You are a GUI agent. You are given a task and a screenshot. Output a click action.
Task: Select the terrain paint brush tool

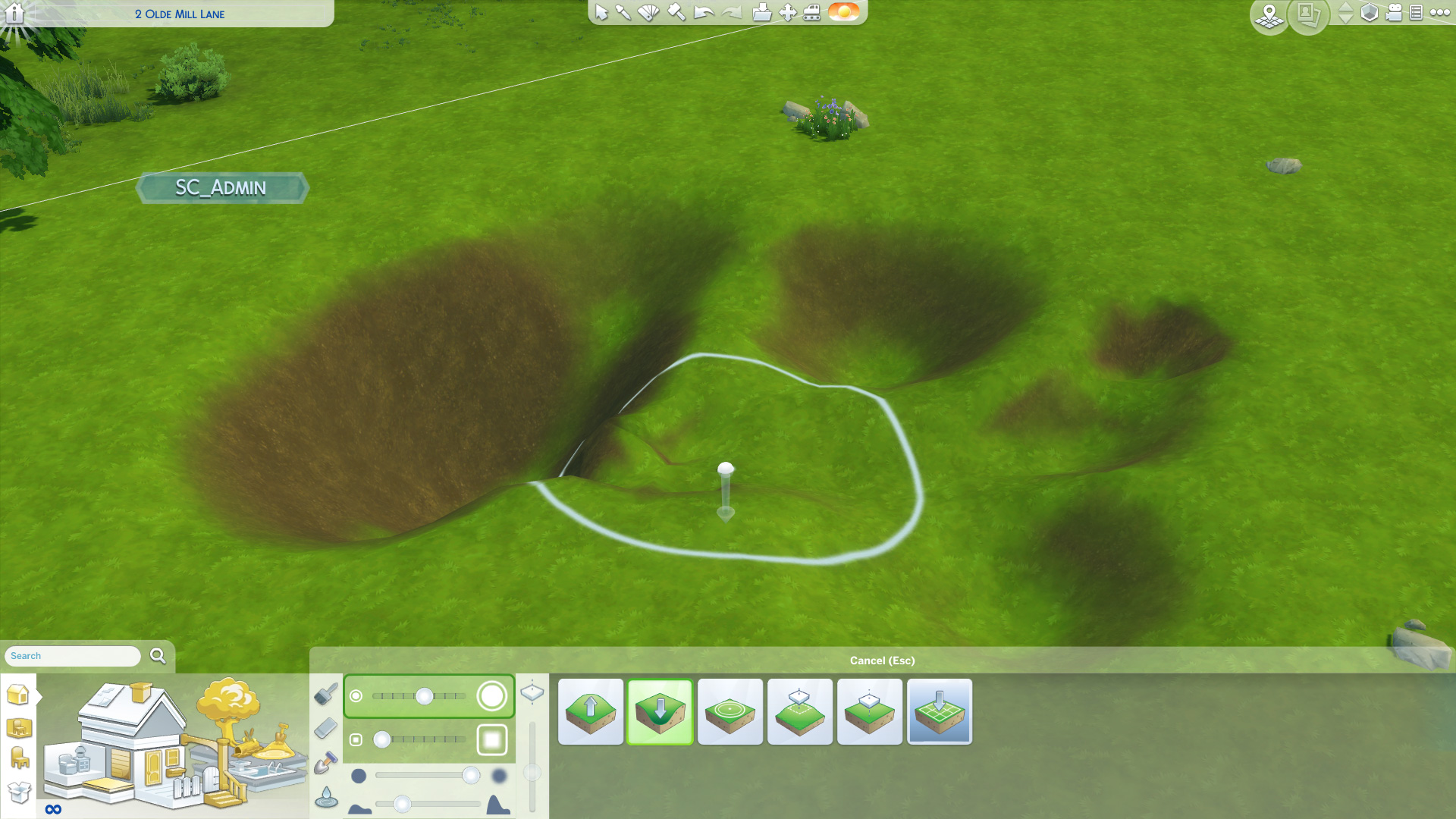coord(326,693)
